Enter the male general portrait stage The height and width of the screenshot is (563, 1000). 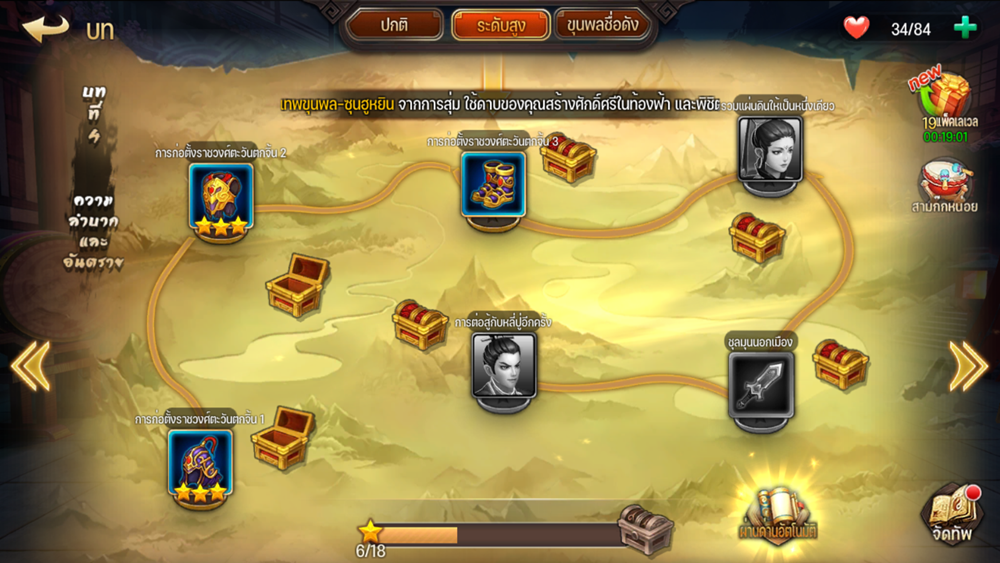(503, 365)
